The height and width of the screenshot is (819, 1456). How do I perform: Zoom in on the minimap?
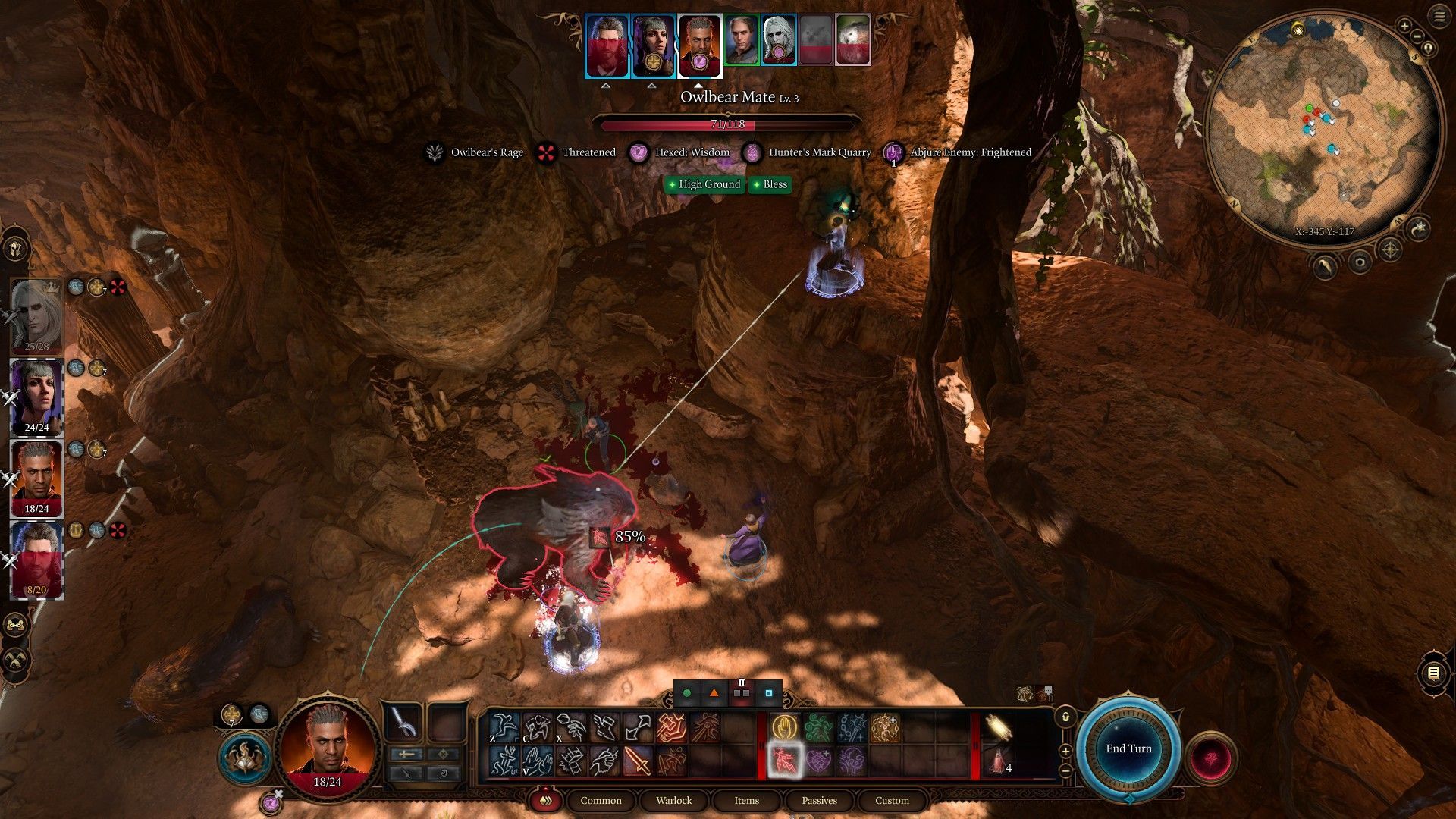1404,27
